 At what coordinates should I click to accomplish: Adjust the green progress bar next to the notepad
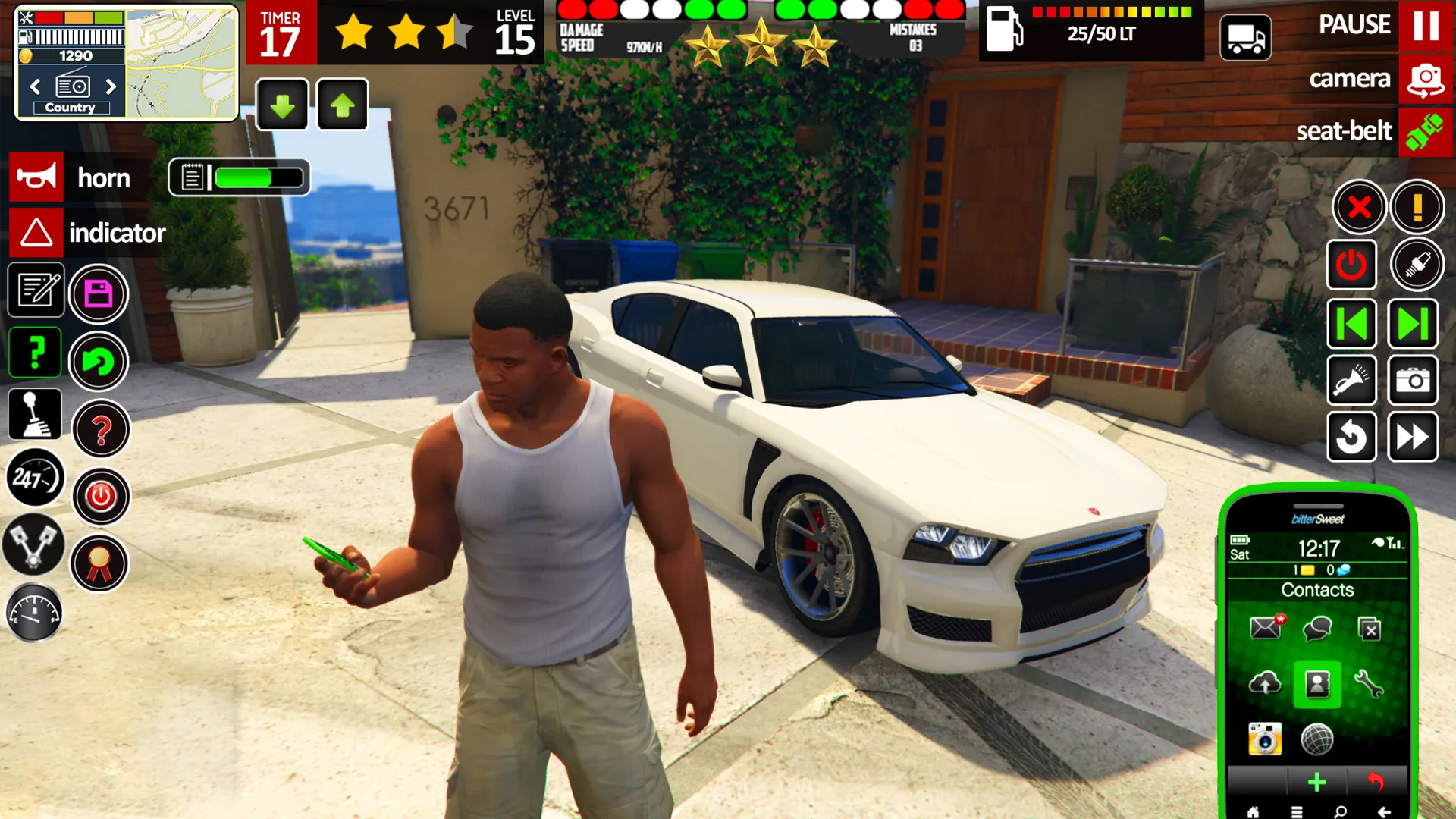(x=258, y=177)
